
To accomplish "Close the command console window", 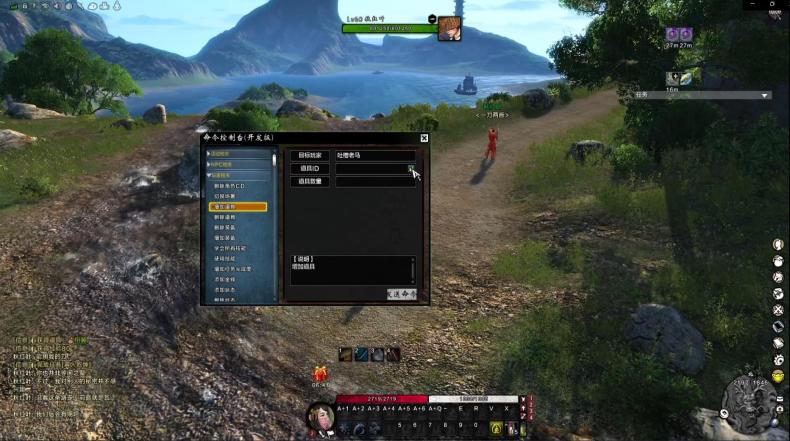I will coord(424,138).
